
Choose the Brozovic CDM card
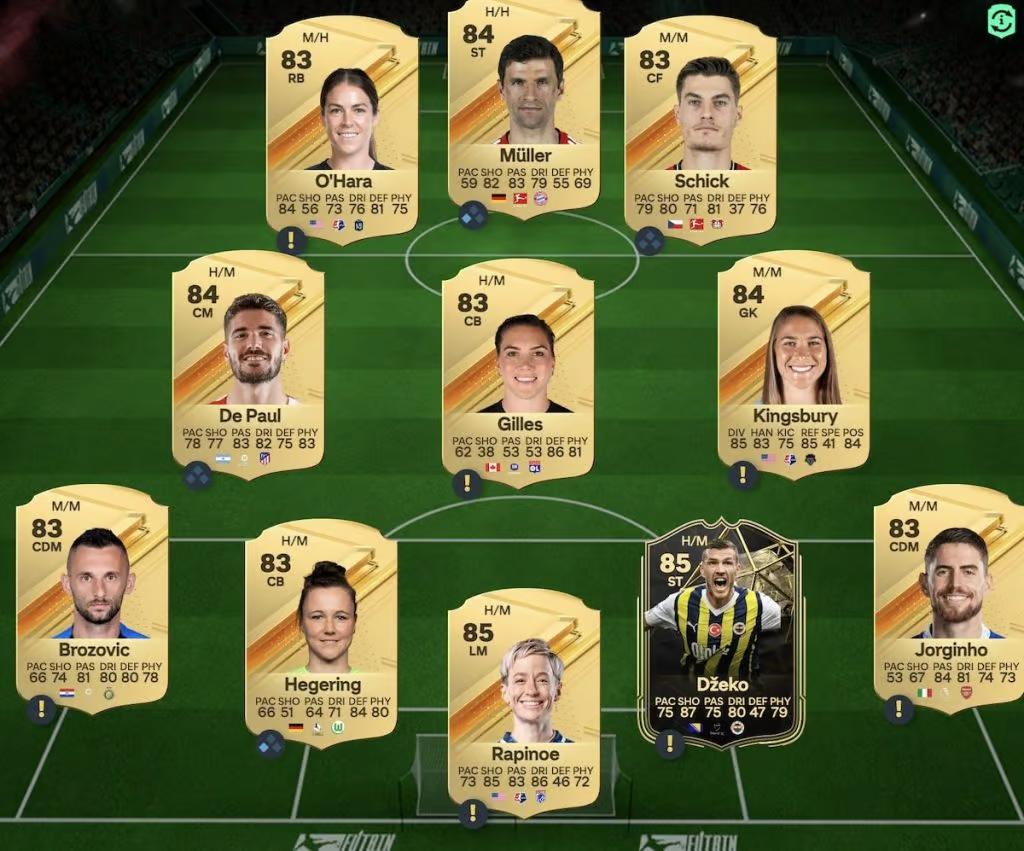pyautogui.click(x=92, y=598)
